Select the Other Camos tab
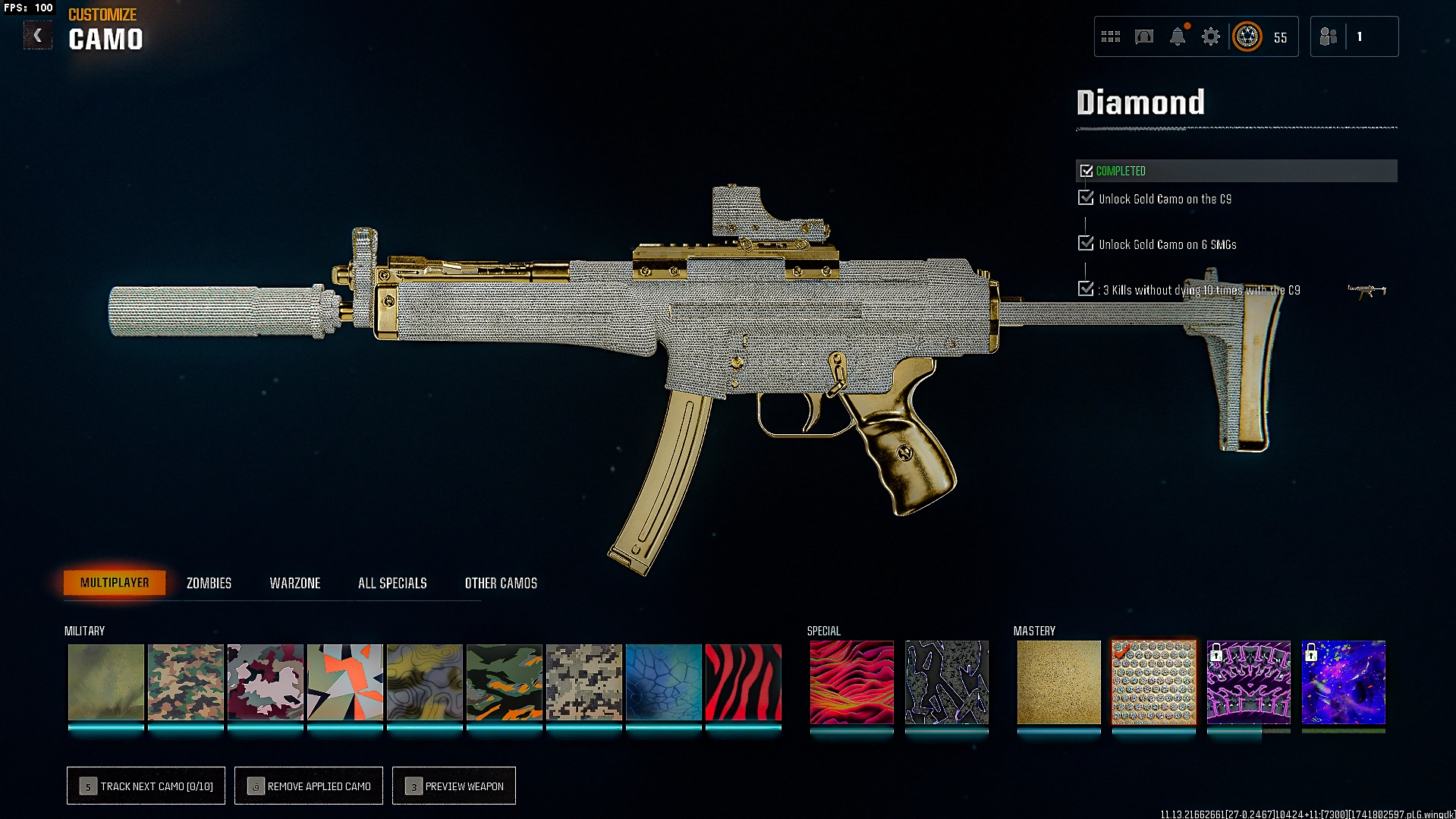1456x819 pixels. coord(501,583)
